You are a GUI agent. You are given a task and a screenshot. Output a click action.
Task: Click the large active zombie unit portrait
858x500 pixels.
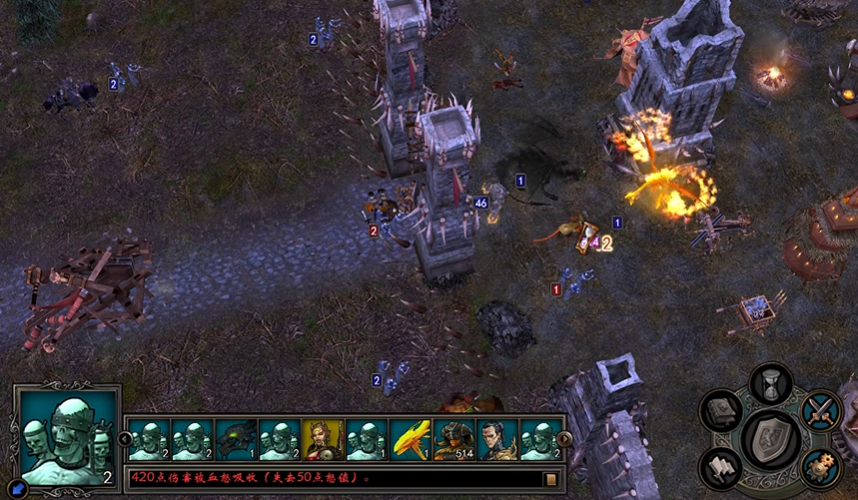(x=66, y=437)
